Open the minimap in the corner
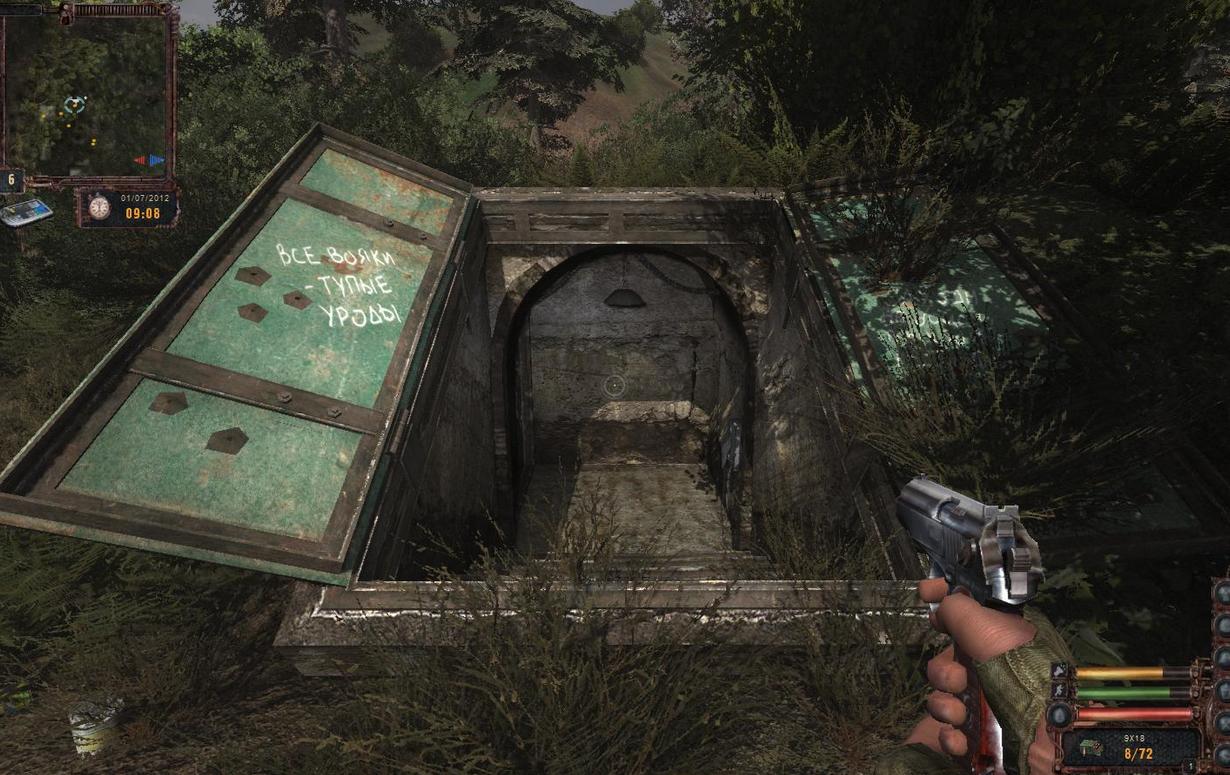The width and height of the screenshot is (1230, 775). (88, 93)
